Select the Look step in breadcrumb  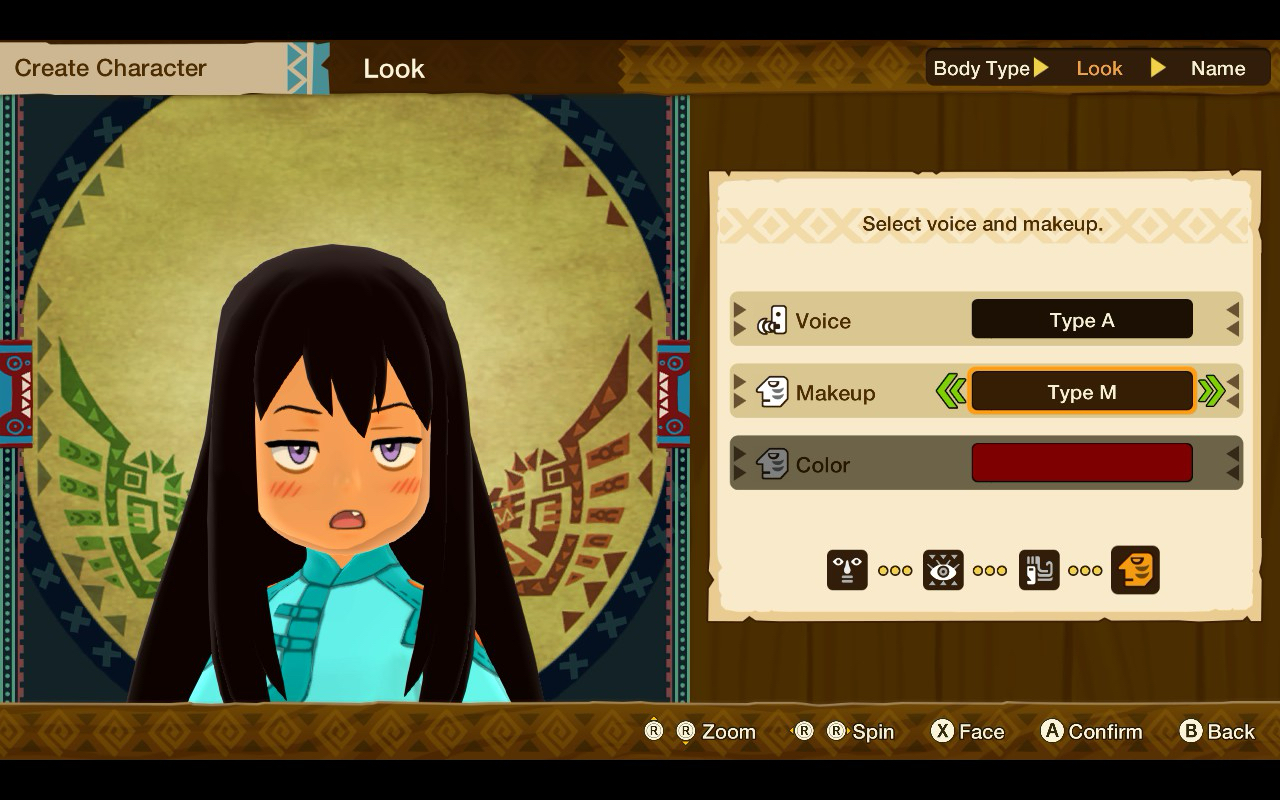coord(1099,68)
